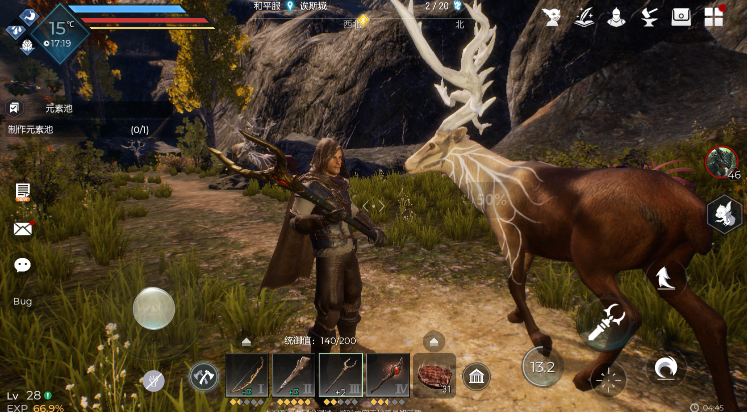The image size is (748, 412).
Task: Select the staff in weapon slot III
Action: (340, 375)
